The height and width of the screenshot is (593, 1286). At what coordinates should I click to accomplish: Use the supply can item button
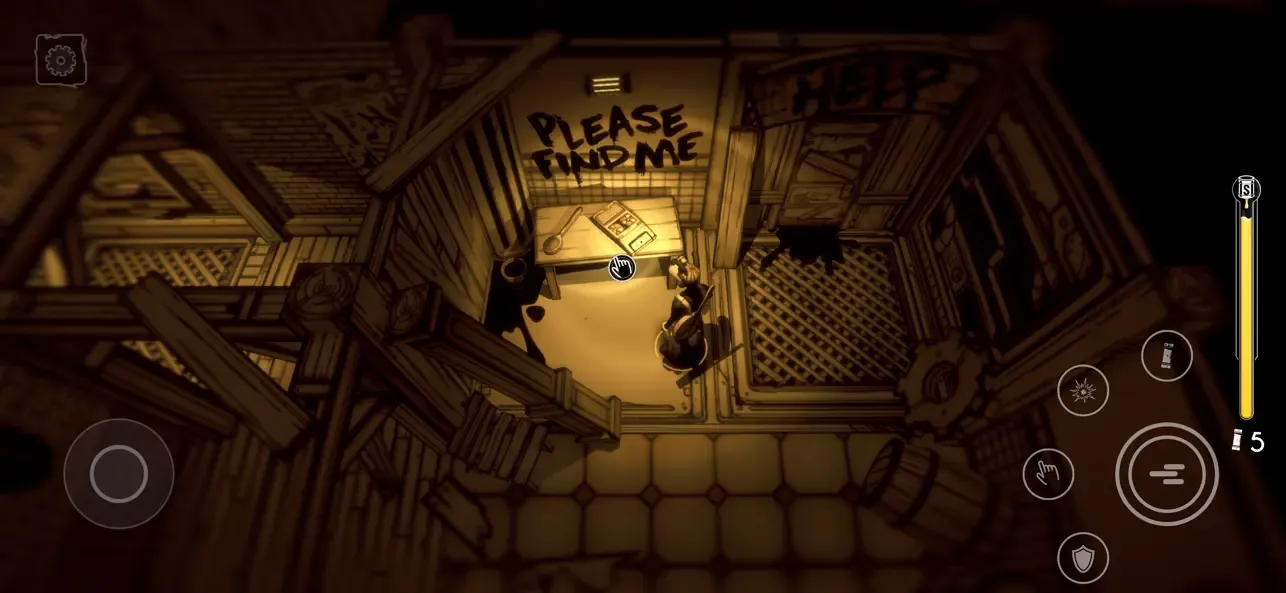tap(1166, 355)
